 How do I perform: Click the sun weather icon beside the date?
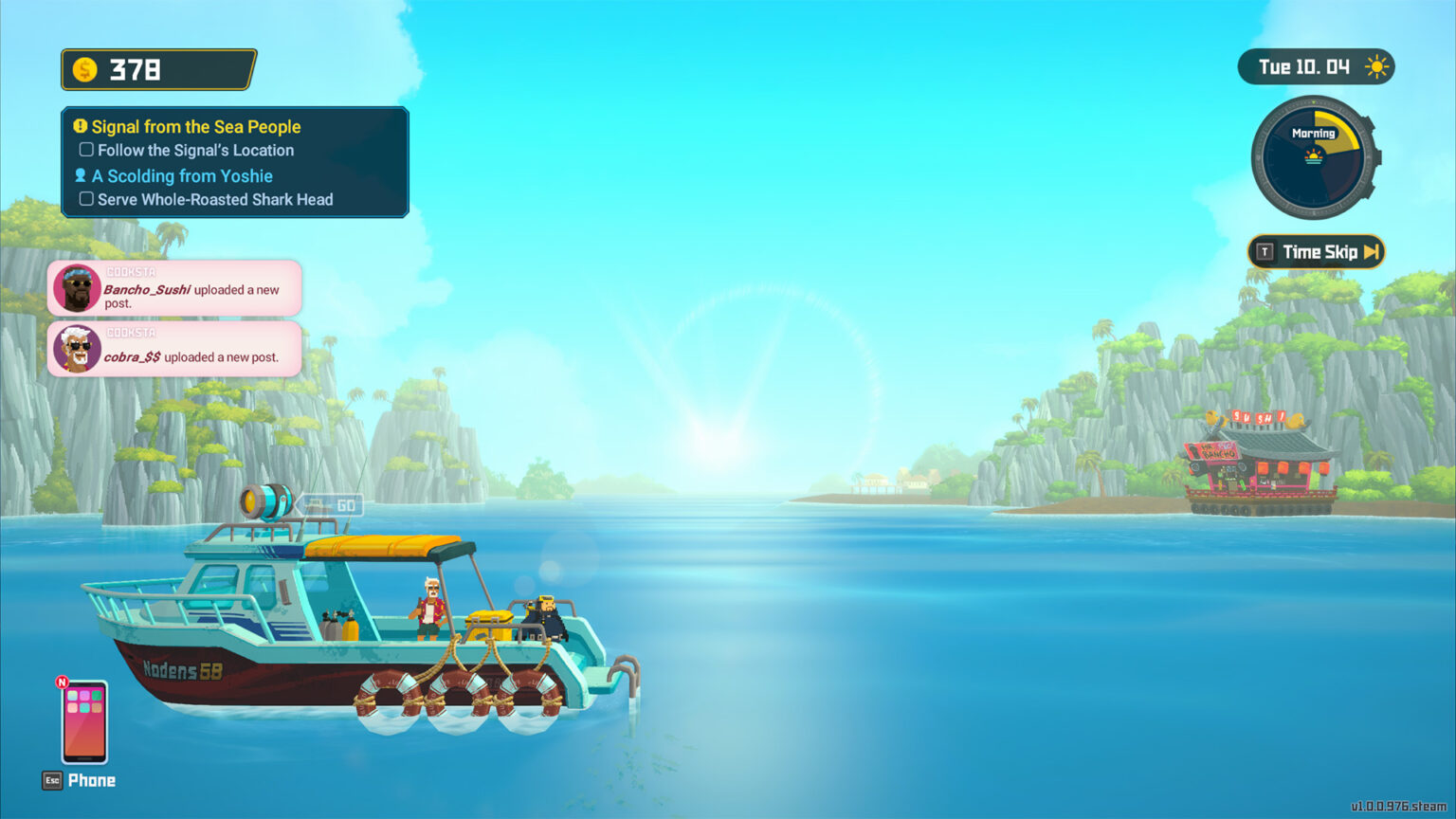[x=1375, y=66]
